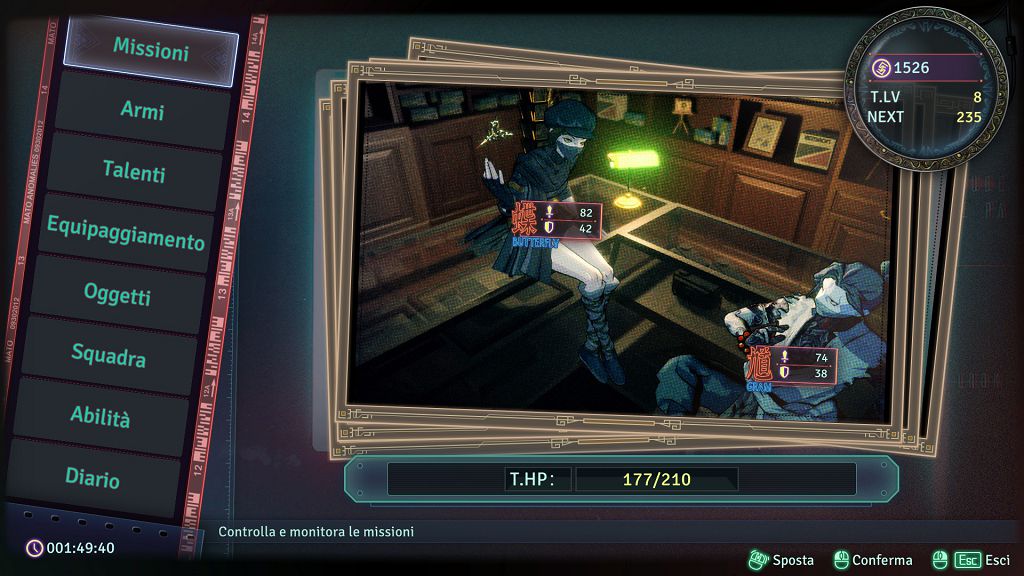
Task: Choose Talenti from the menu
Action: (x=133, y=171)
